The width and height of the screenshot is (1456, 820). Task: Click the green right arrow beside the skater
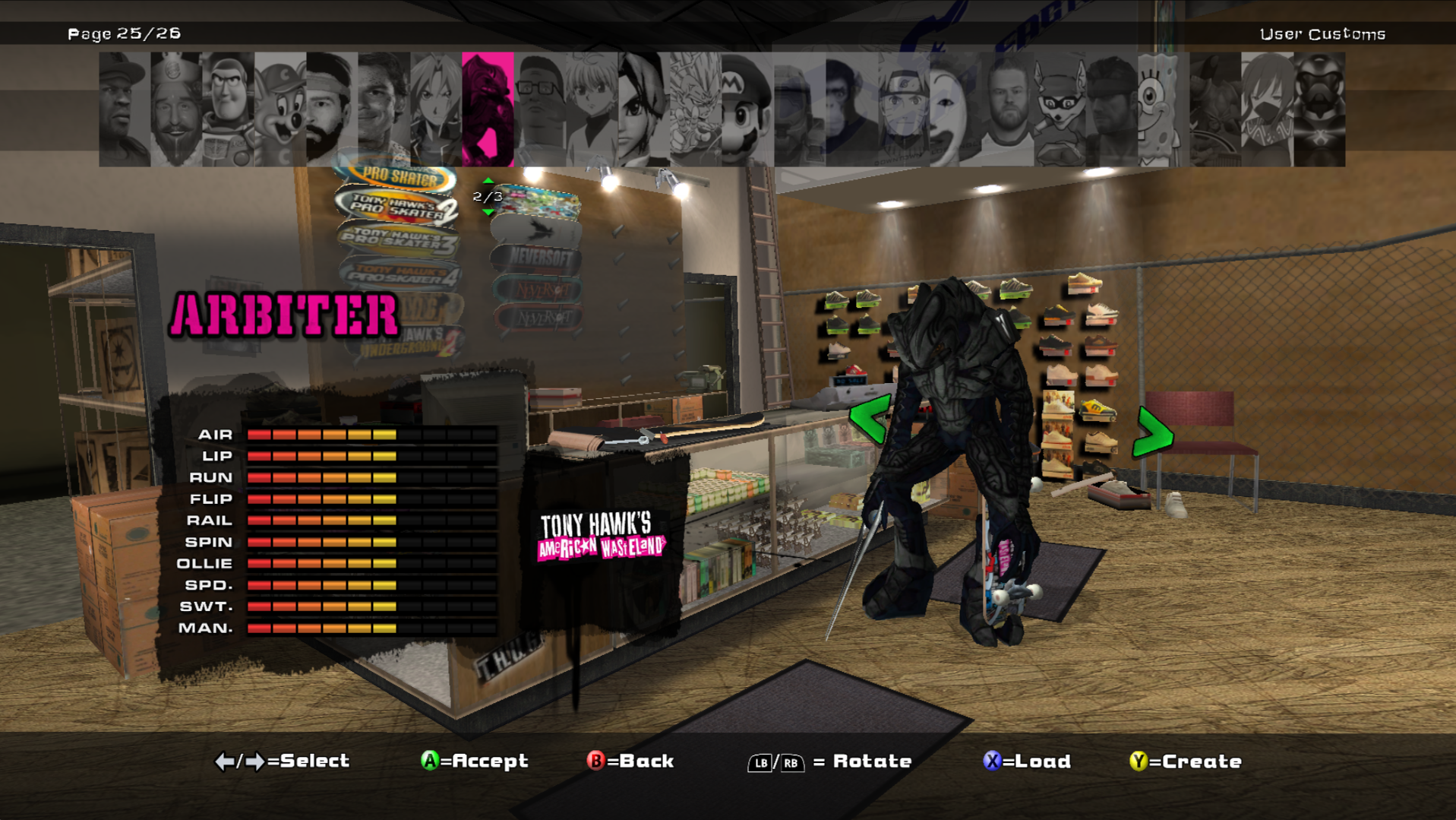coord(1153,433)
